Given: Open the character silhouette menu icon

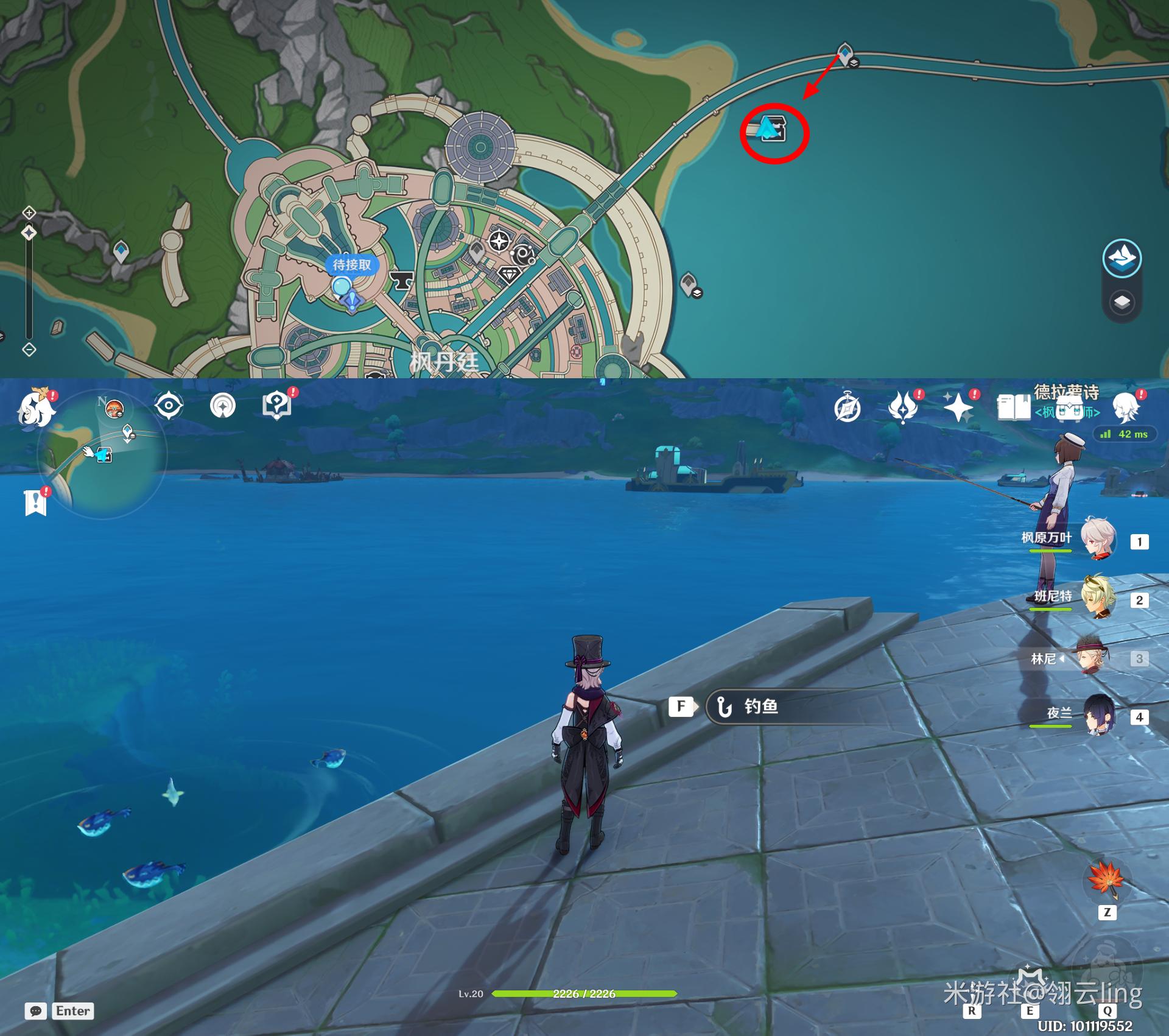Looking at the screenshot, I should tap(1126, 407).
